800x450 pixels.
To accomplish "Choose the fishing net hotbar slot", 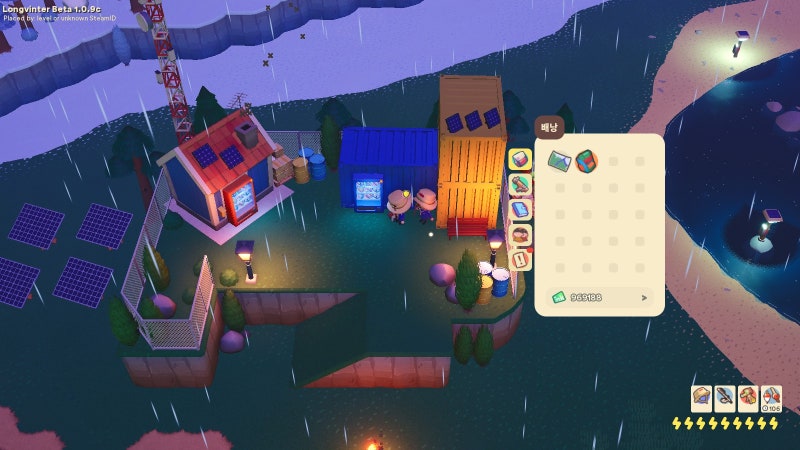I will [725, 398].
